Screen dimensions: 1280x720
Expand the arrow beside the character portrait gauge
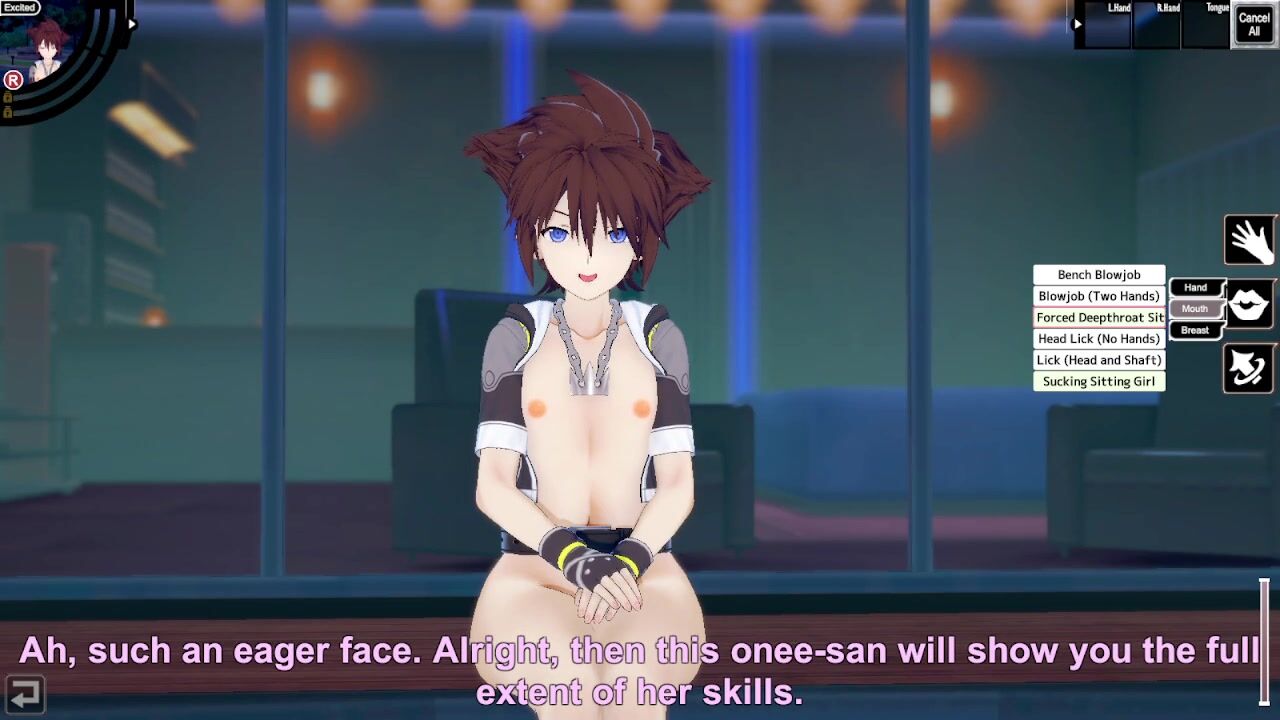[132, 24]
